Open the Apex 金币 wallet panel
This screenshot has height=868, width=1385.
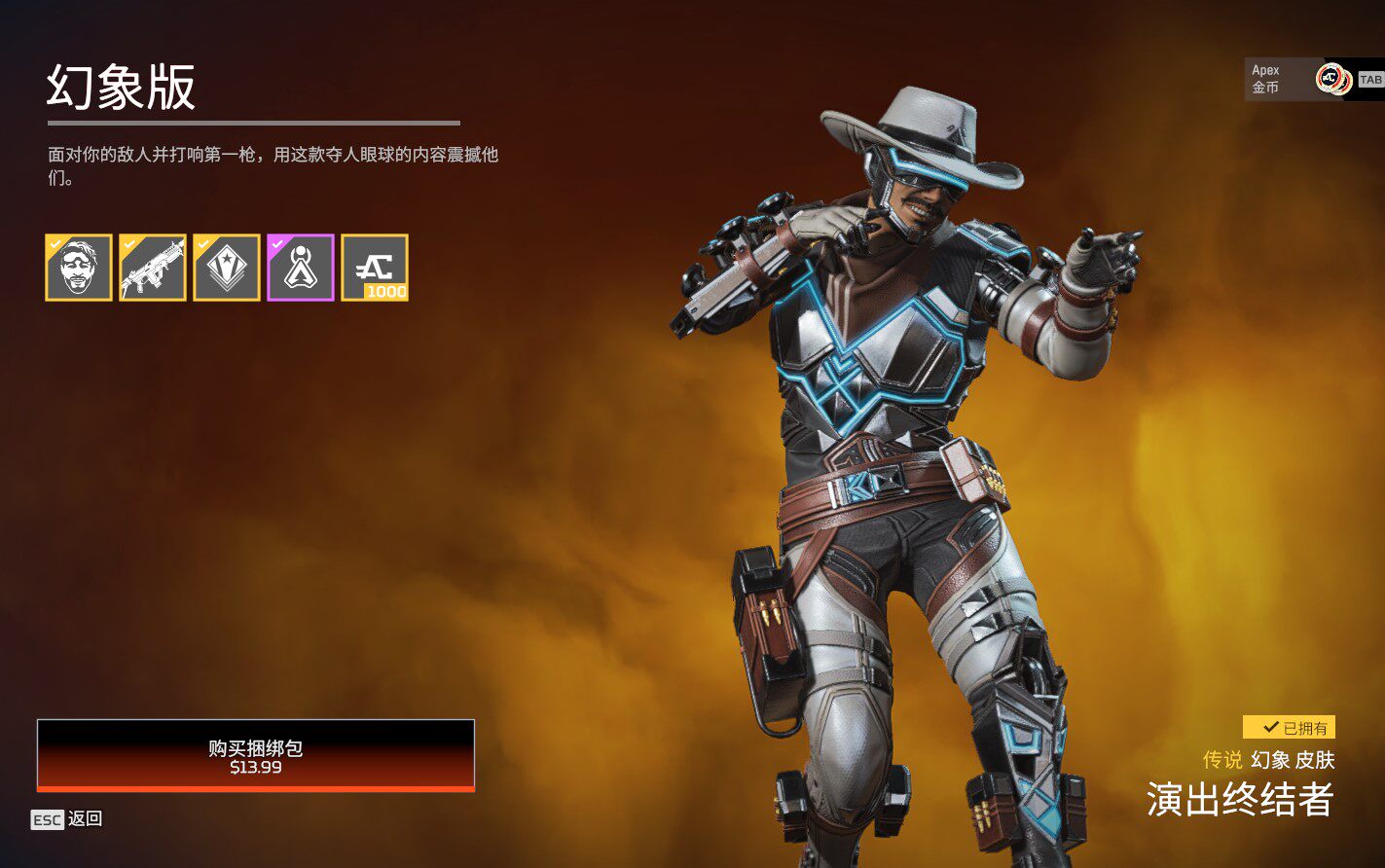[x=1294, y=76]
